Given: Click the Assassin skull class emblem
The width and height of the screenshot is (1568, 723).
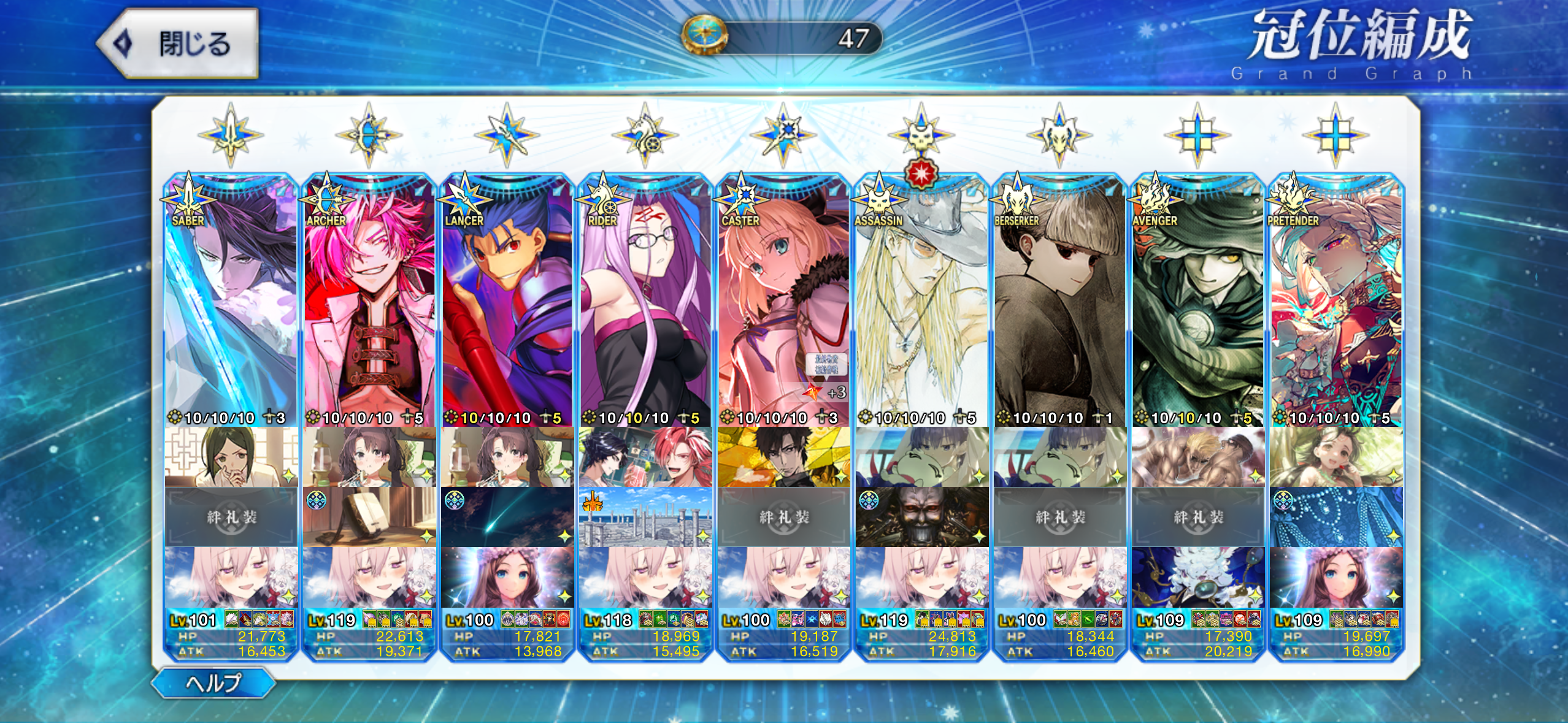Looking at the screenshot, I should pyautogui.click(x=921, y=135).
